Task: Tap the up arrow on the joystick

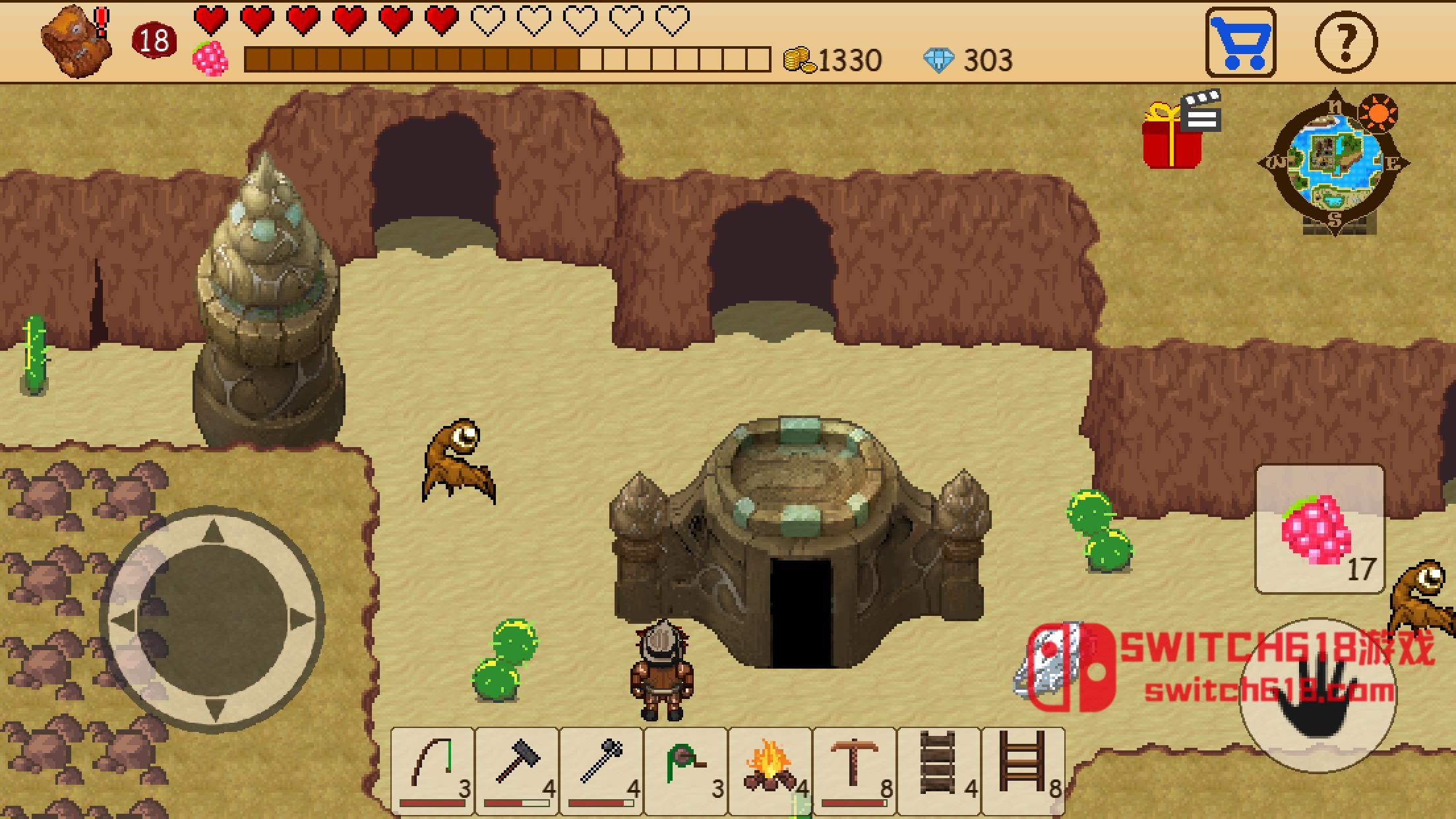Action: [212, 533]
